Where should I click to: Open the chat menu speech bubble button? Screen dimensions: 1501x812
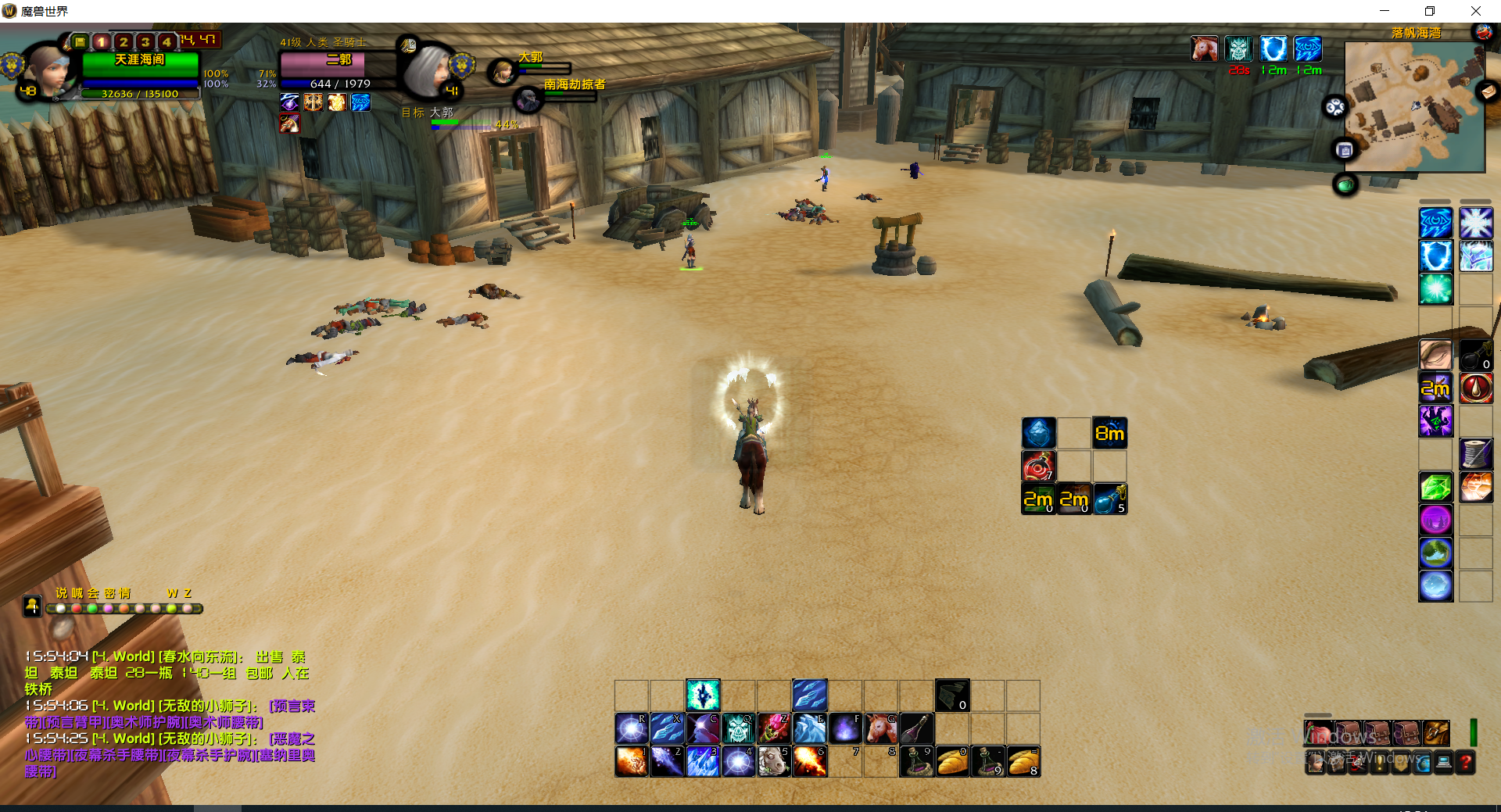pos(32,606)
